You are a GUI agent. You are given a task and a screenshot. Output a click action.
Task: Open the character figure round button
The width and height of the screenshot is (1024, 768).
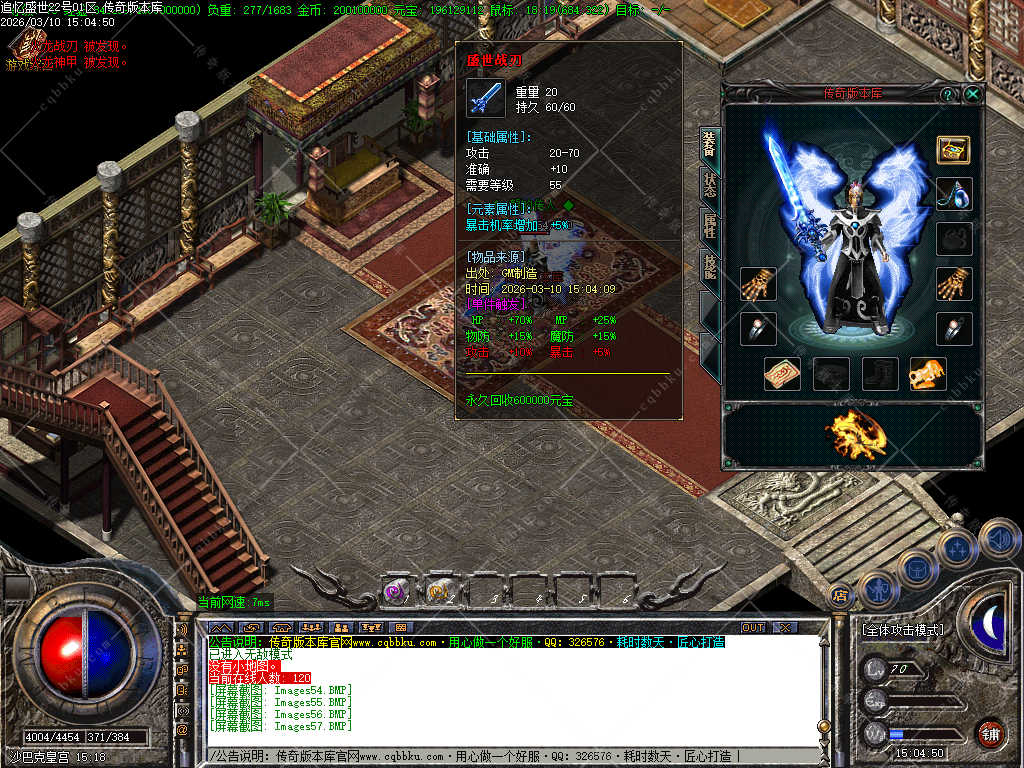[x=876, y=590]
